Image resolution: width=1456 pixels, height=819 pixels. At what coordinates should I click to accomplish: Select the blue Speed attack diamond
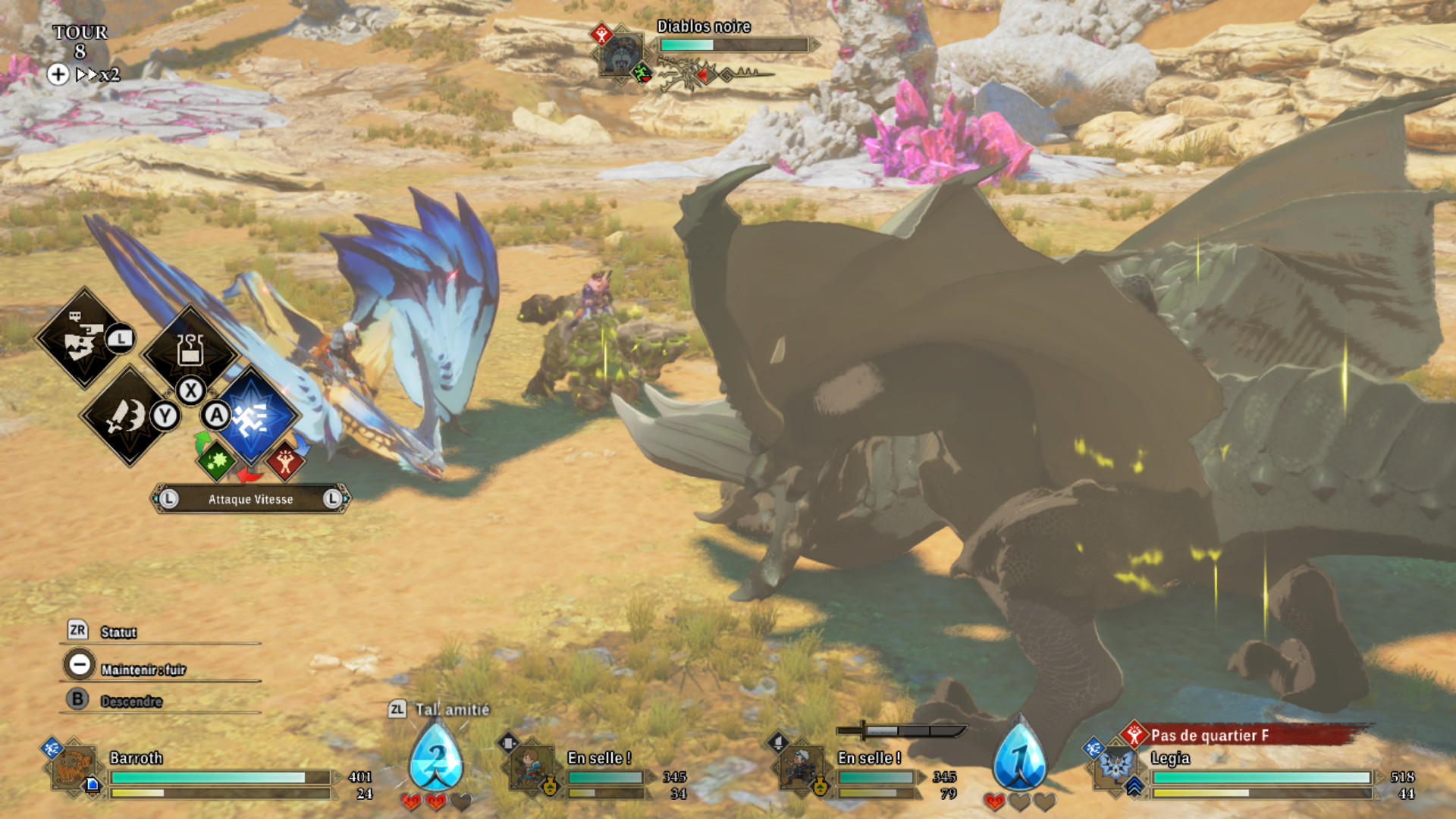[252, 416]
